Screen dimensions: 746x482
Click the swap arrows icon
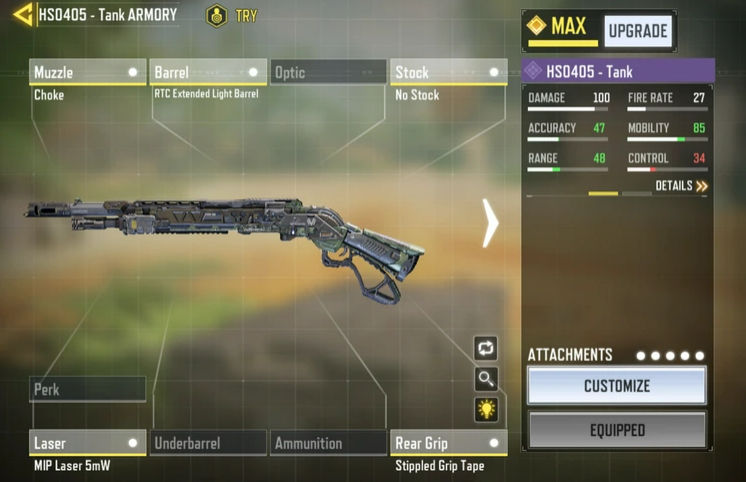pyautogui.click(x=486, y=348)
